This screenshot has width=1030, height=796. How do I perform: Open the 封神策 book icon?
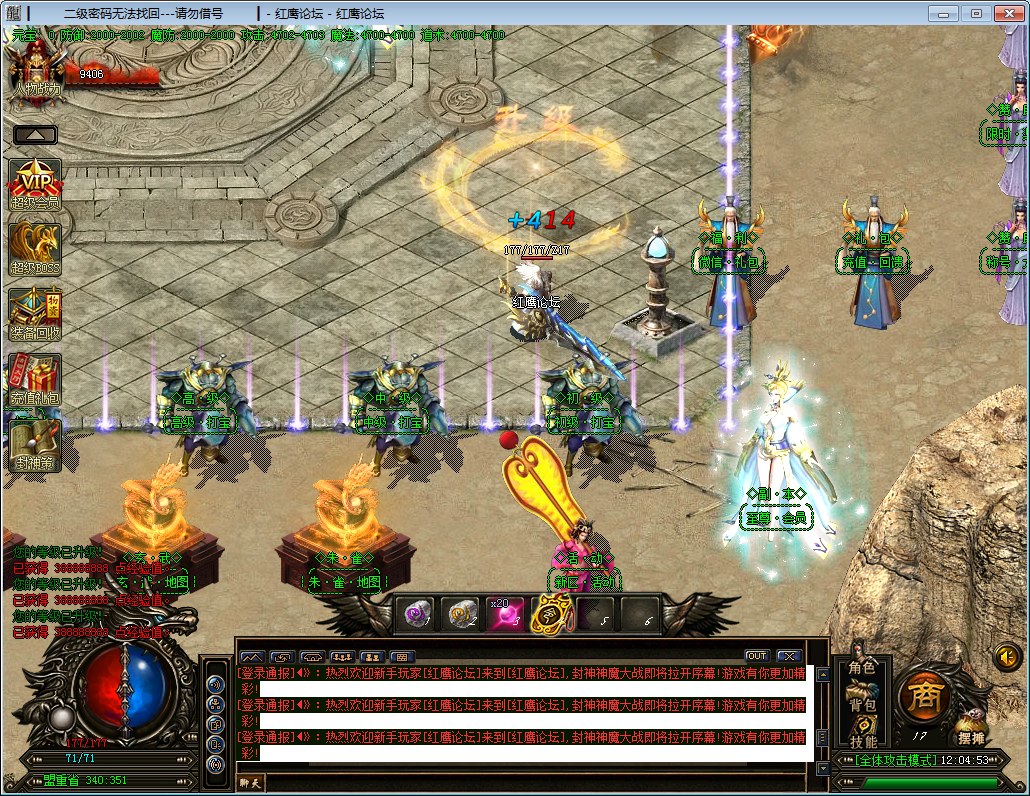click(x=35, y=443)
